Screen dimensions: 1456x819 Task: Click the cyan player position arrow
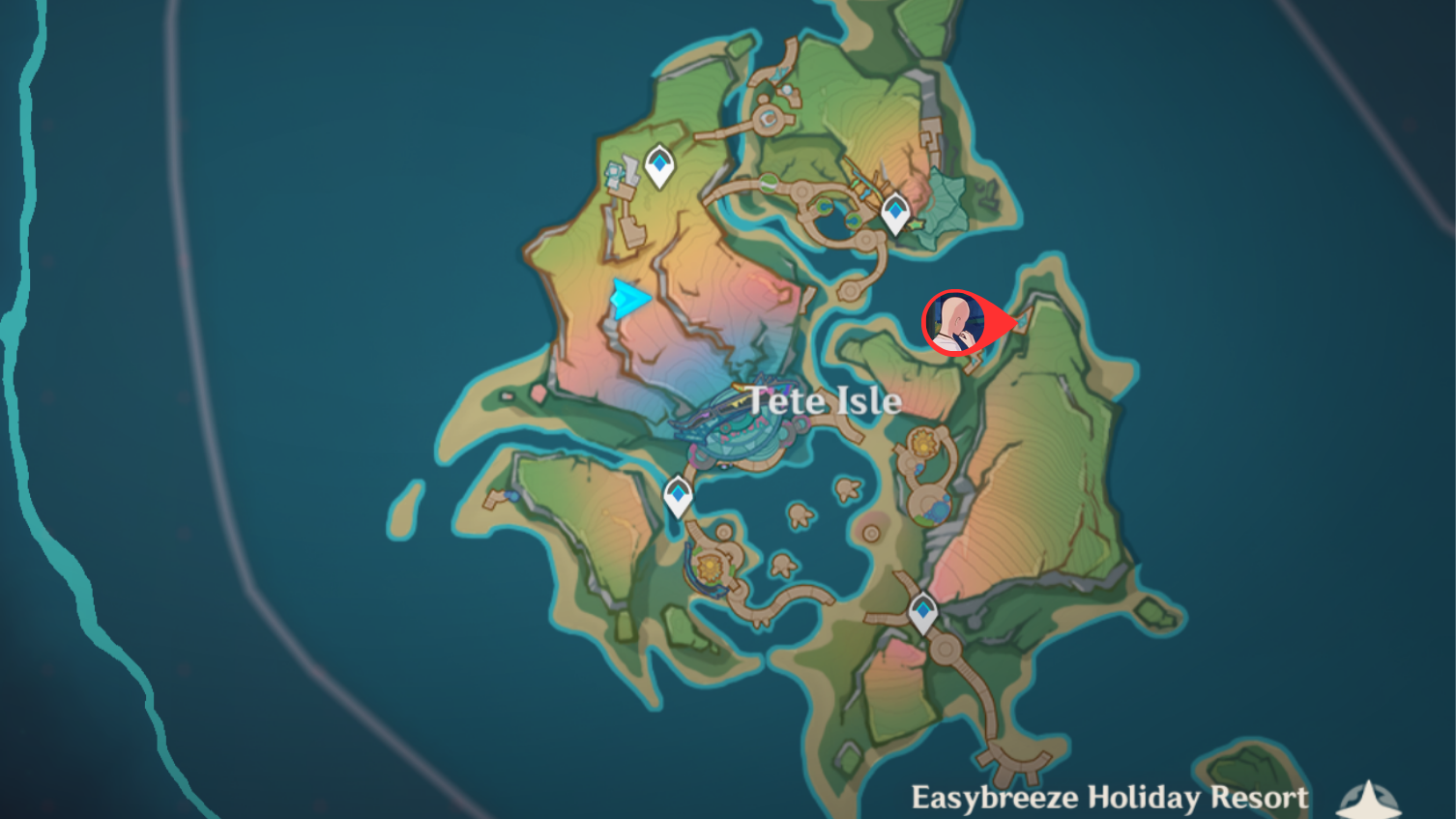[x=628, y=300]
